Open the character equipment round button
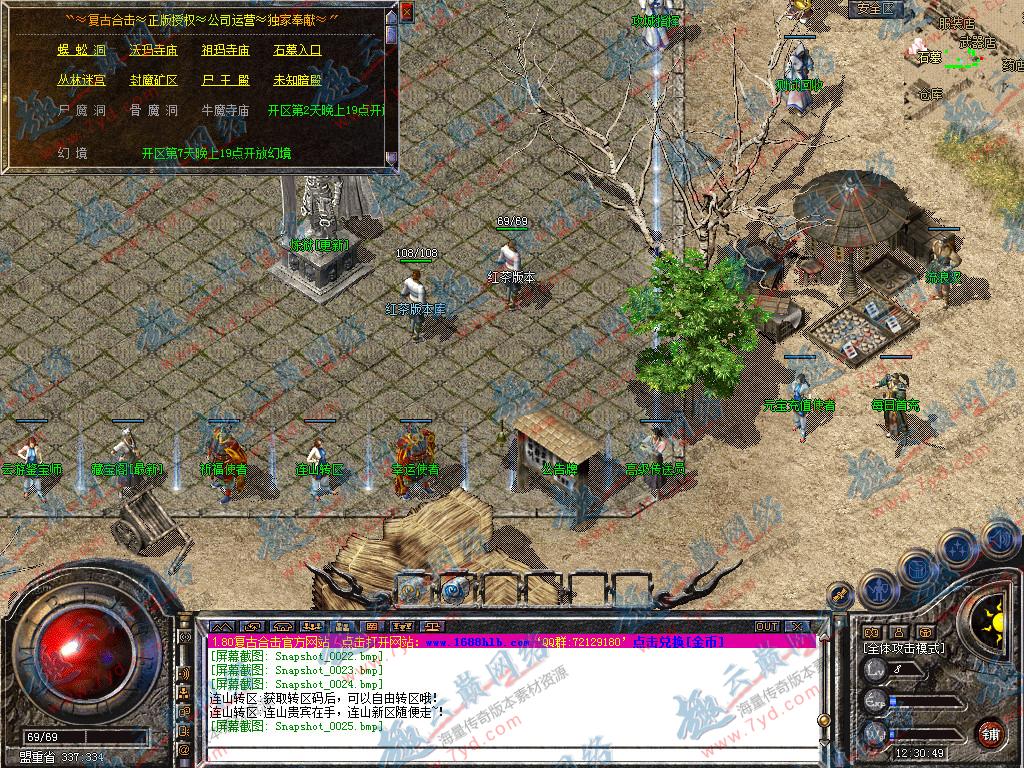The width and height of the screenshot is (1024, 768). [x=879, y=590]
